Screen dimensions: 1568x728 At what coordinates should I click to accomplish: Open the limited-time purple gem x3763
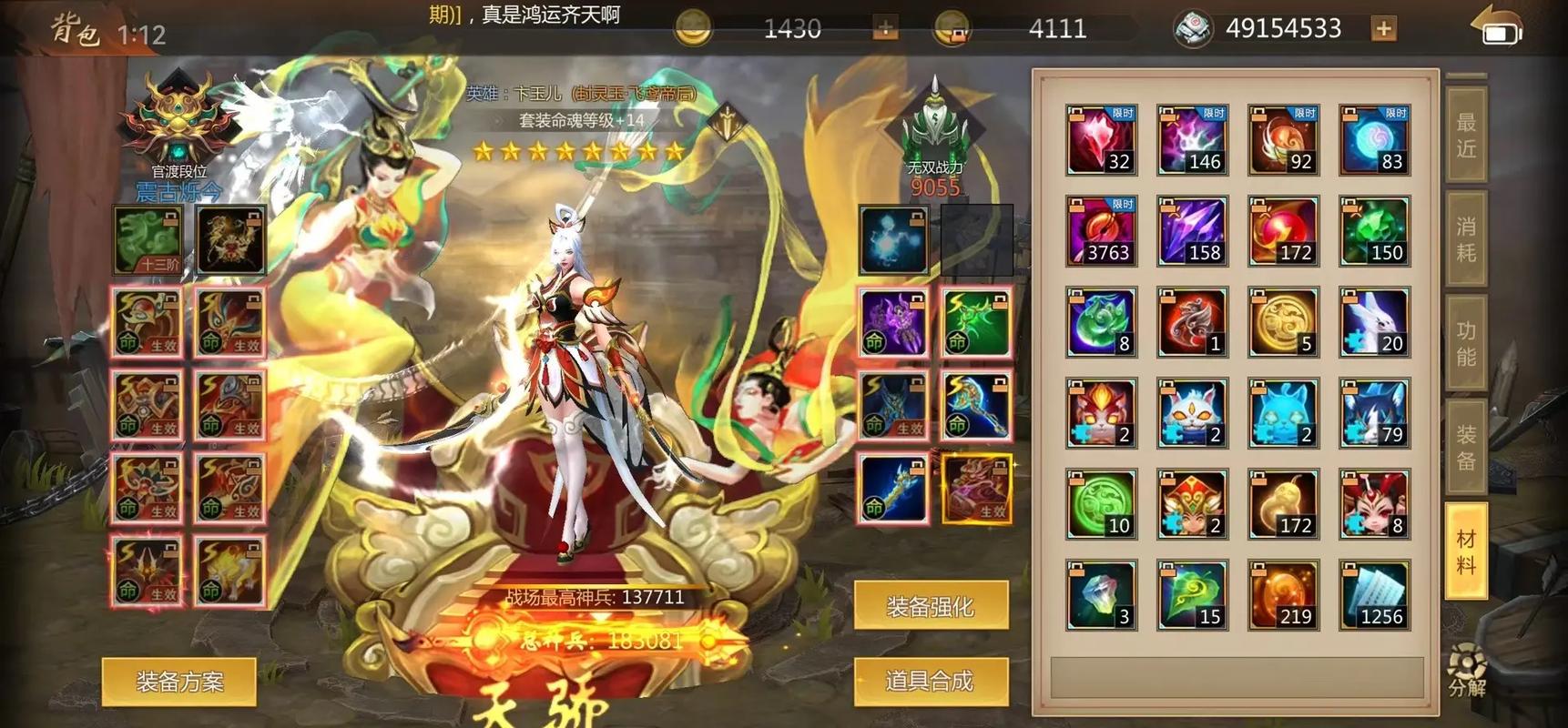click(x=1100, y=230)
